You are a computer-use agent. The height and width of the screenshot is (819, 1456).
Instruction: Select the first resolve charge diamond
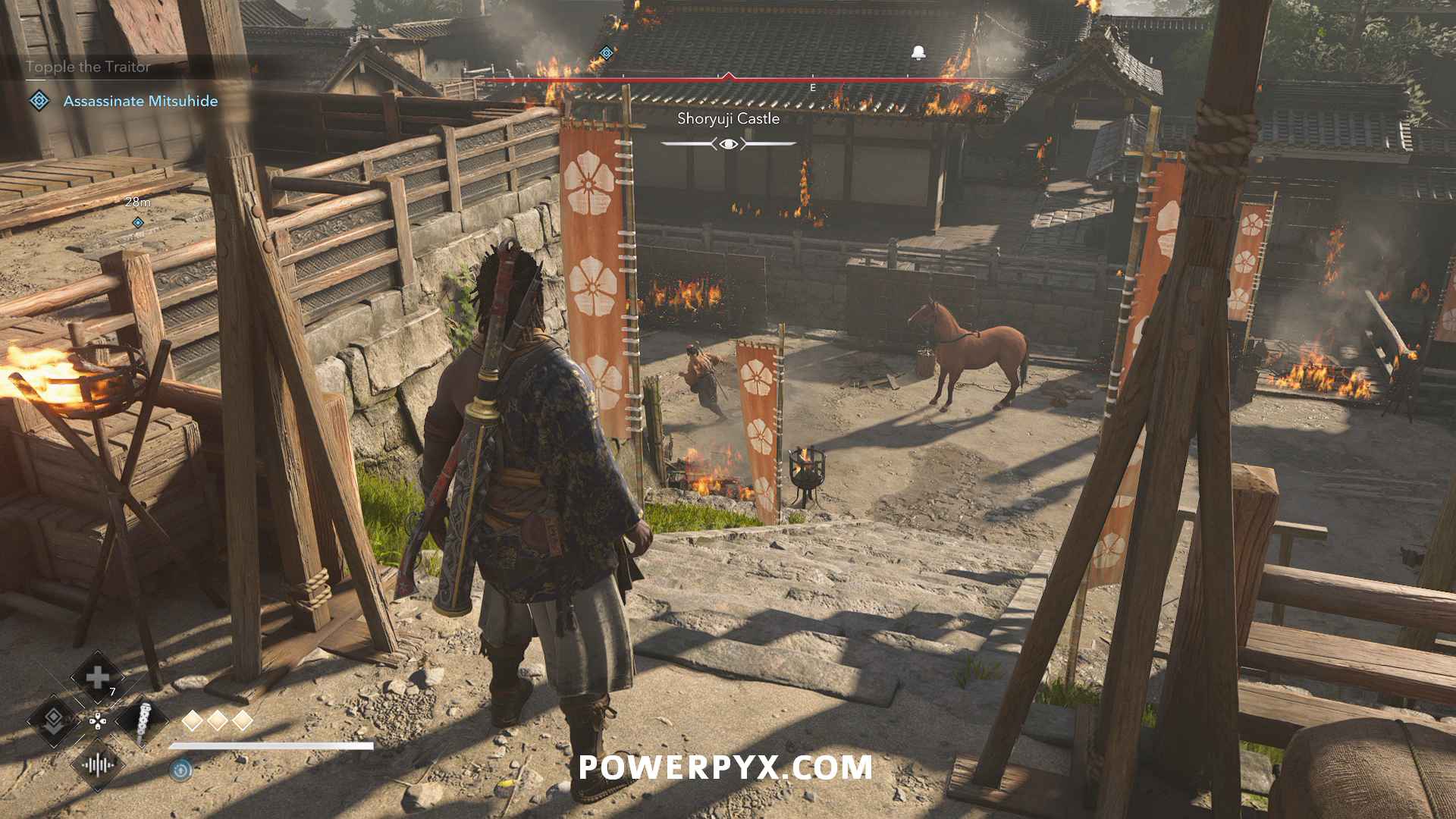coord(191,720)
